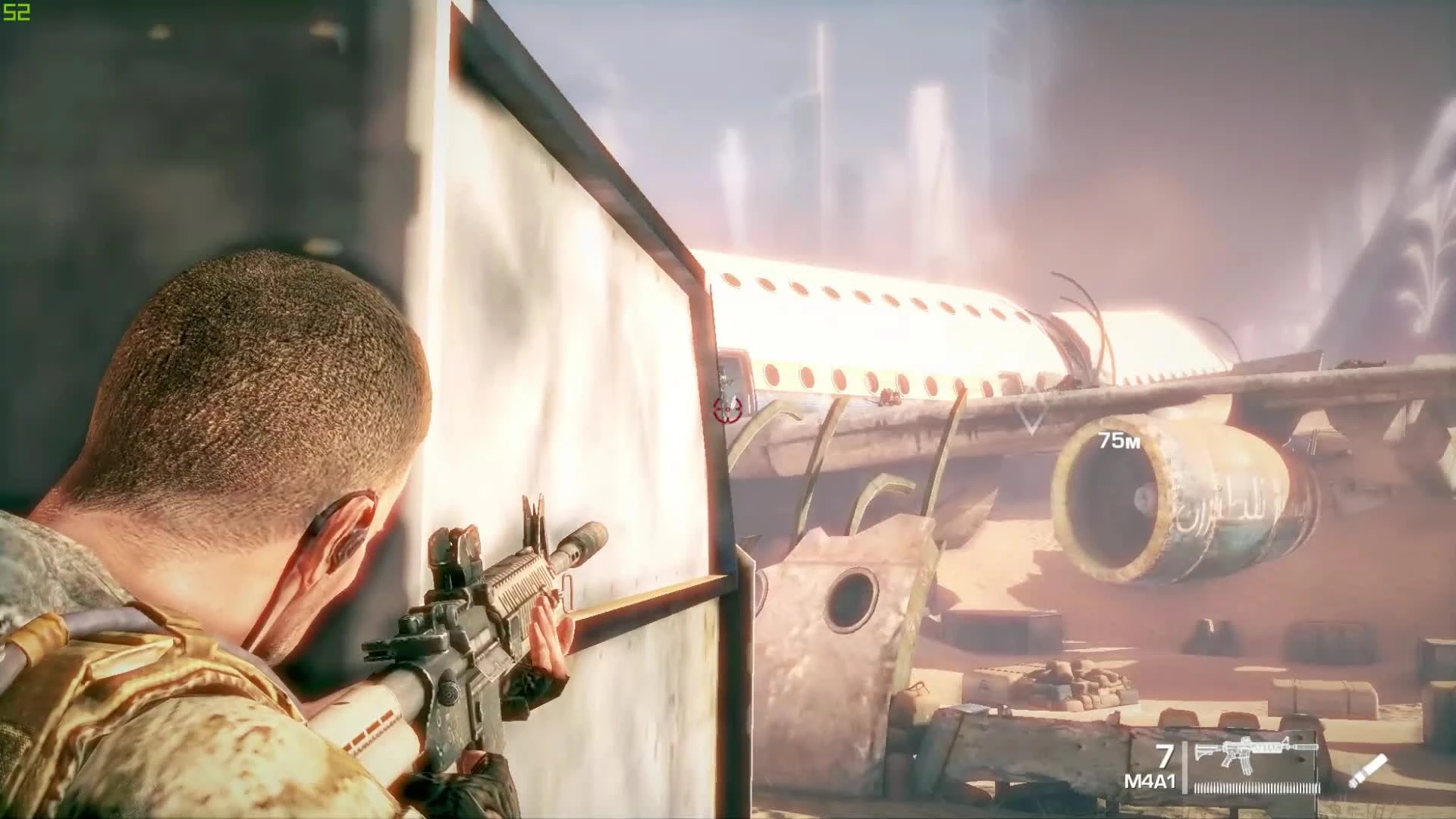Click the green FPS counter showing 52
The height and width of the screenshot is (819, 1456).
17,13
